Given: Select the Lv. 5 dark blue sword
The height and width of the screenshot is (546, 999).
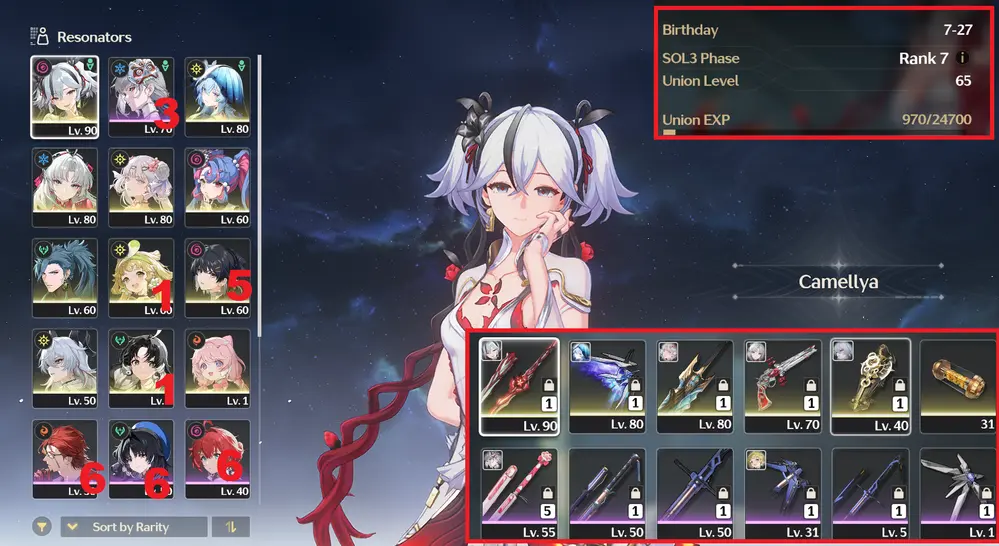Looking at the screenshot, I should pyautogui.click(x=869, y=494).
